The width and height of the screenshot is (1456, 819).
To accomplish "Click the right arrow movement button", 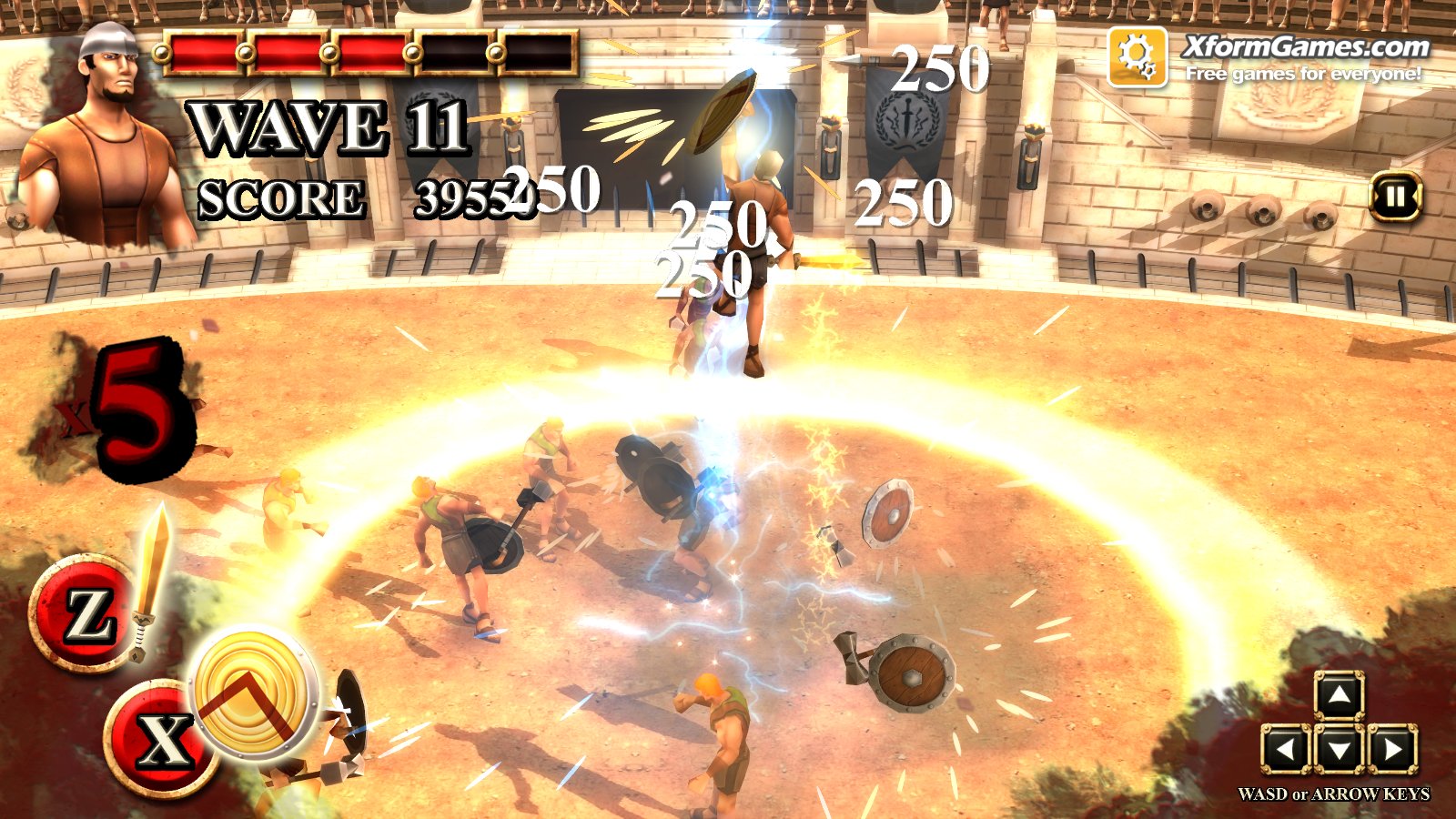I will pyautogui.click(x=1392, y=750).
